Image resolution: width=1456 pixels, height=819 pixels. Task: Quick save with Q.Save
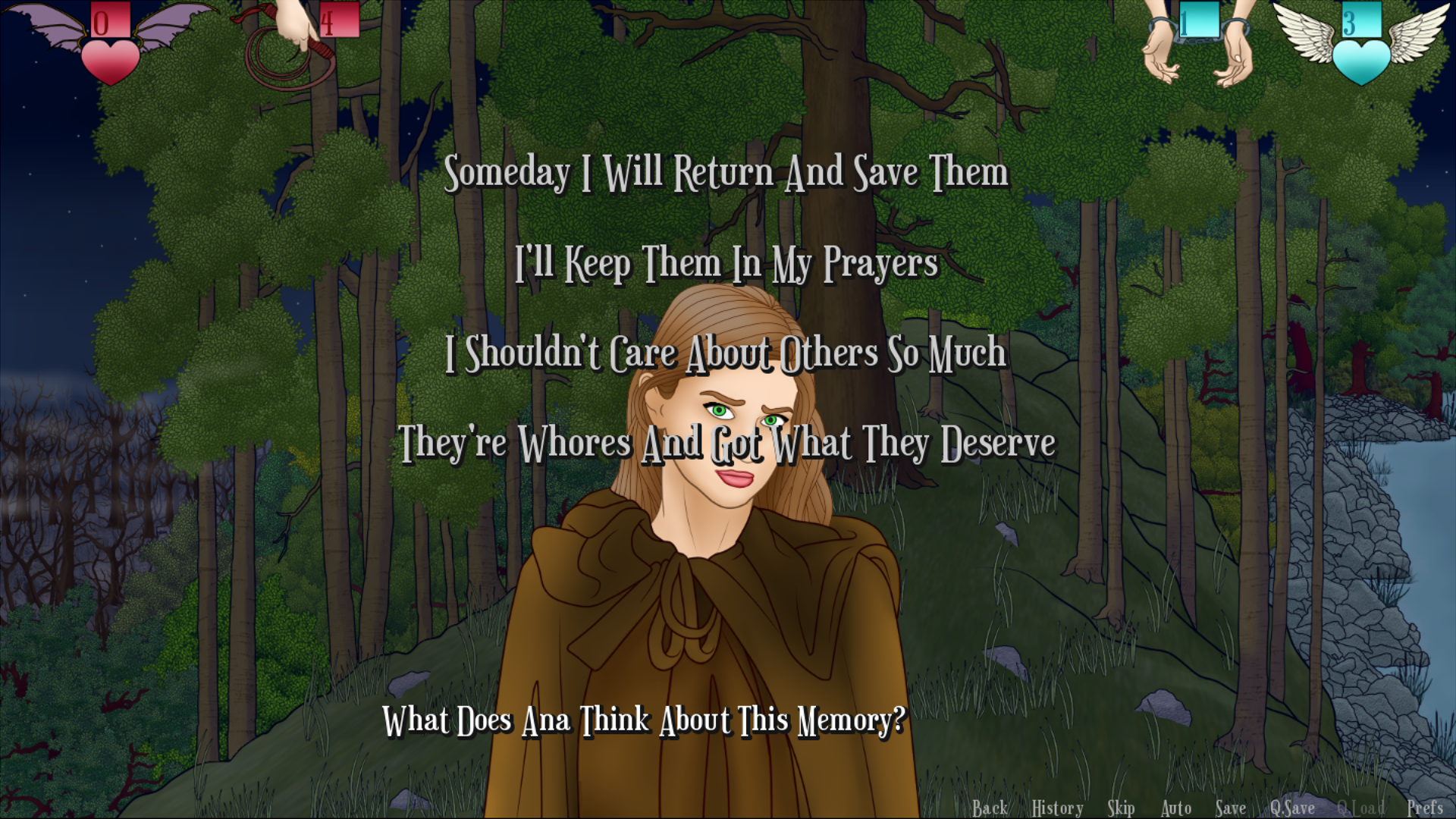tap(1292, 808)
